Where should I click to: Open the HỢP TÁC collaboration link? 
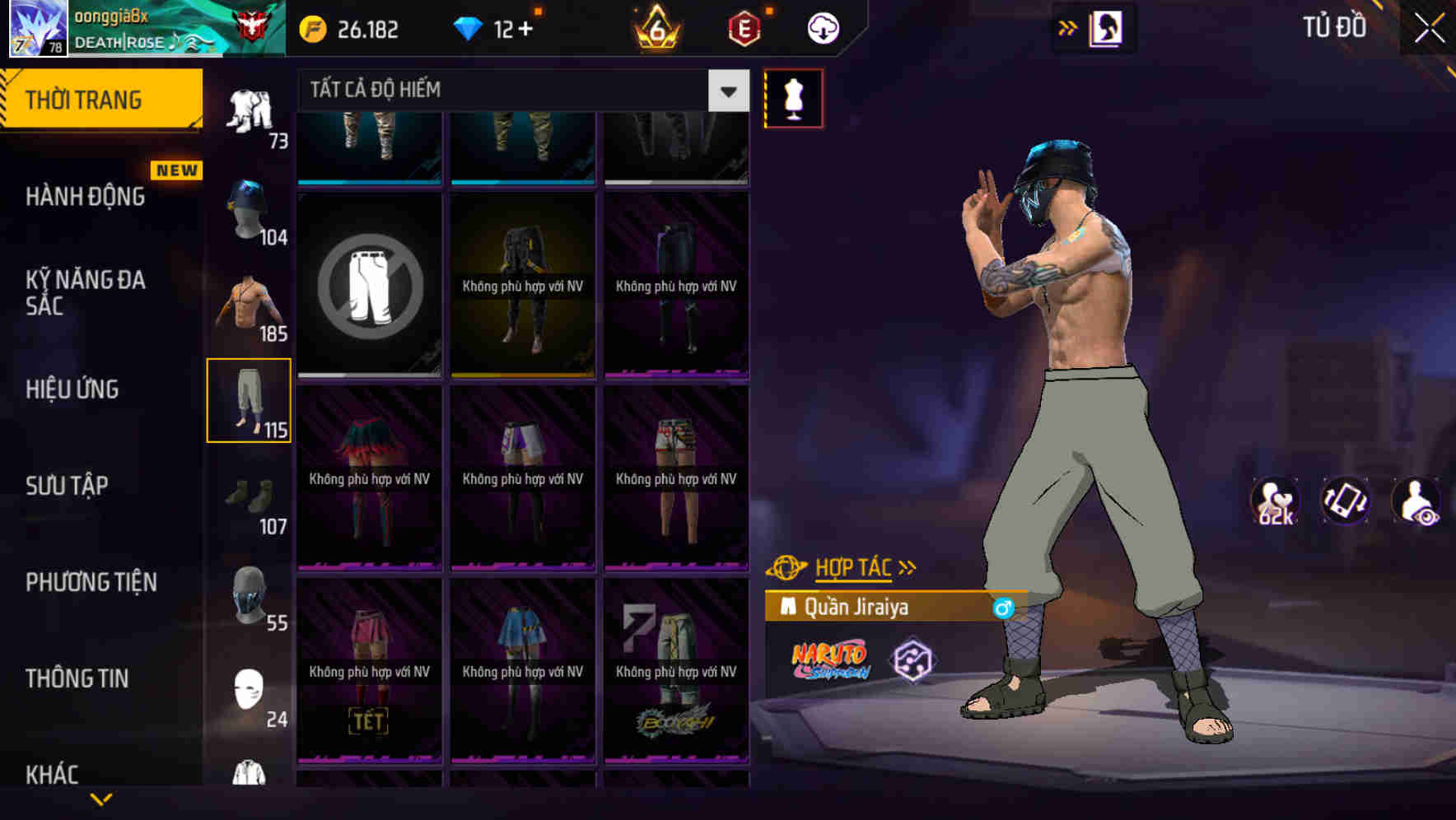pos(852,566)
